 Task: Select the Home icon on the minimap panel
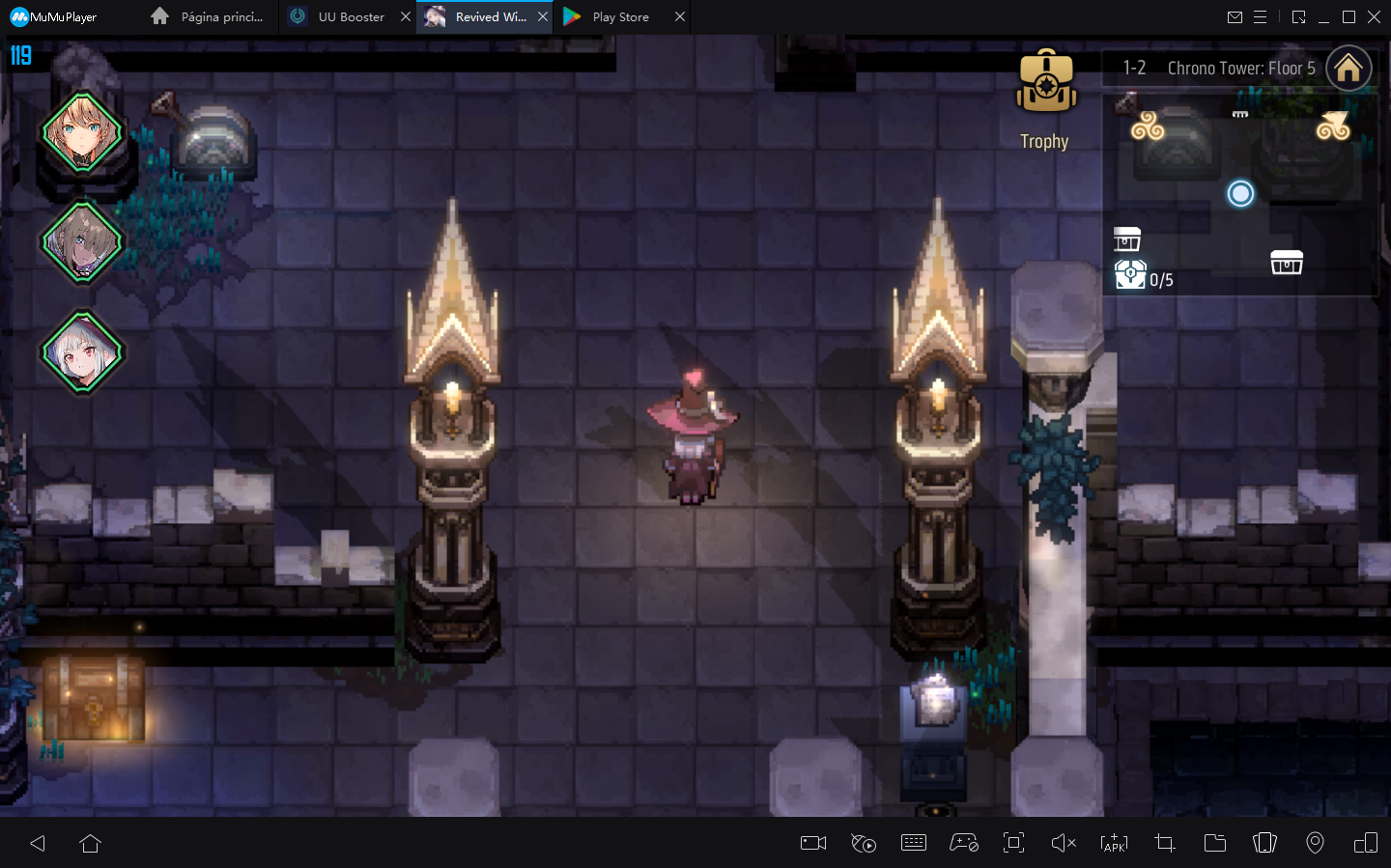point(1348,68)
